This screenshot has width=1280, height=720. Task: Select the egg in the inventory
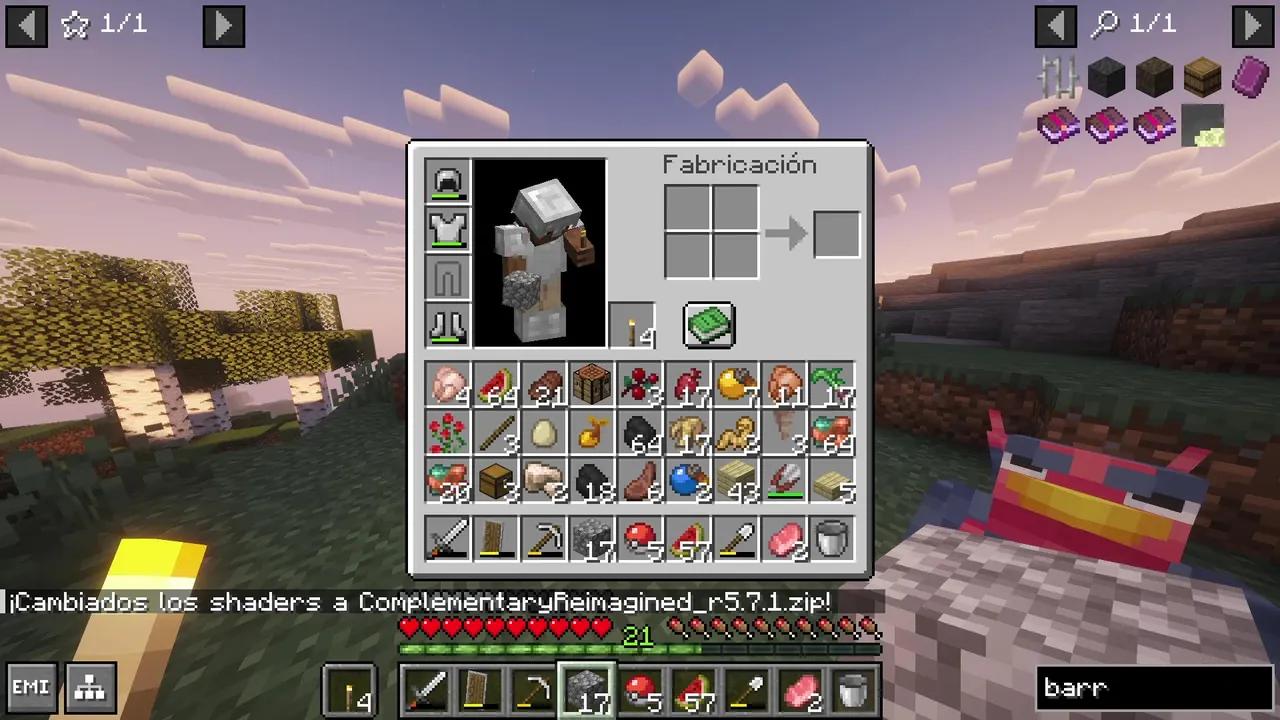(x=543, y=433)
